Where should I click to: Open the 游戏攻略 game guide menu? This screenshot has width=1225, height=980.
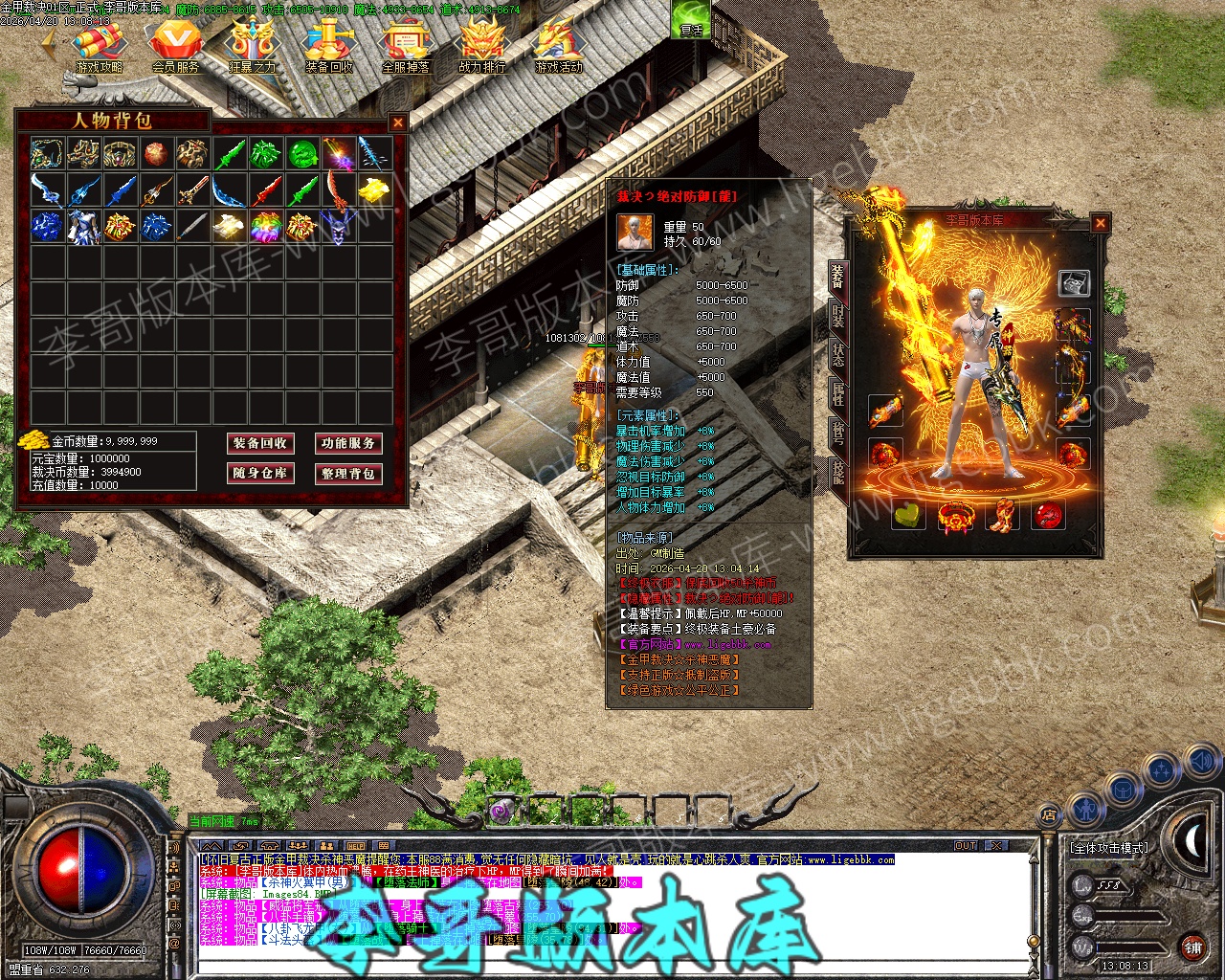click(100, 46)
